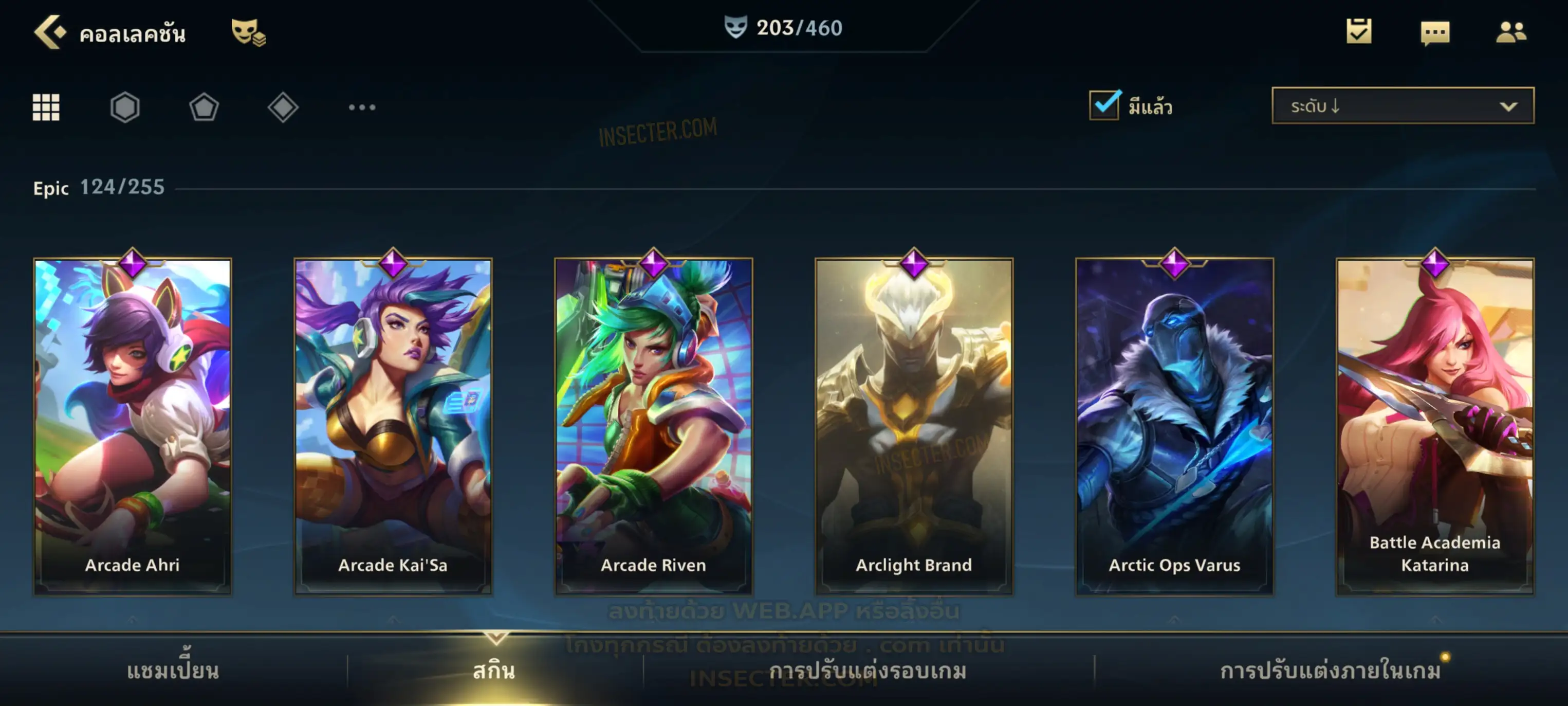Open the checklist missions icon
Image resolution: width=1568 pixels, height=706 pixels.
coord(1359,32)
